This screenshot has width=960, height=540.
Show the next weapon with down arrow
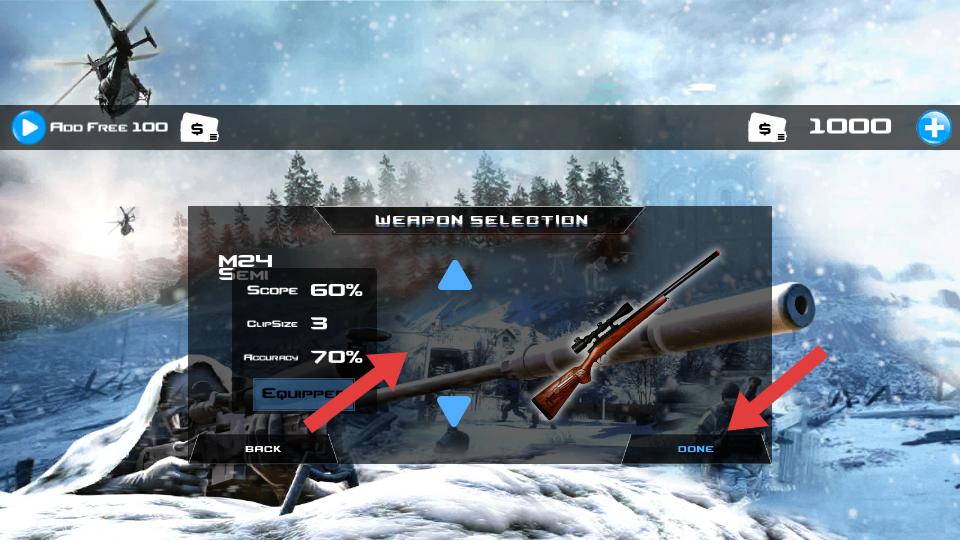point(454,410)
